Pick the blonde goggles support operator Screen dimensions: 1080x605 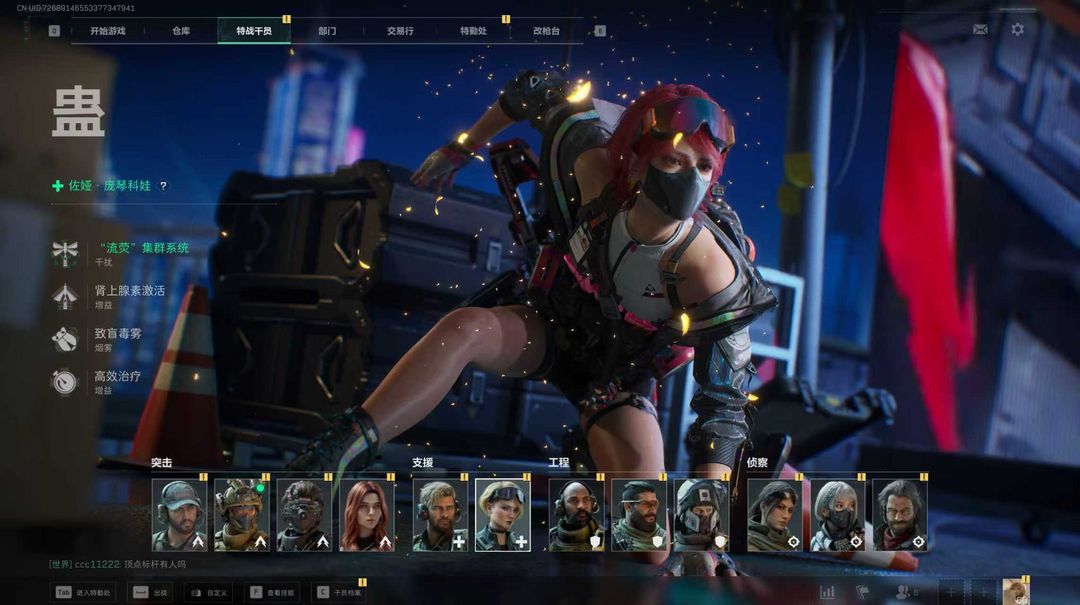[502, 515]
